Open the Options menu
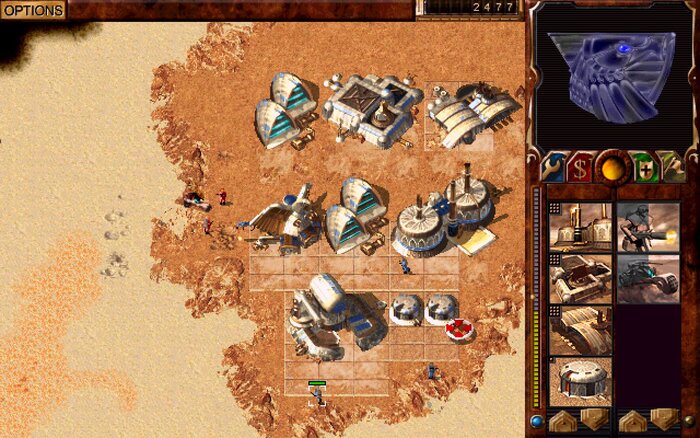 tap(32, 10)
